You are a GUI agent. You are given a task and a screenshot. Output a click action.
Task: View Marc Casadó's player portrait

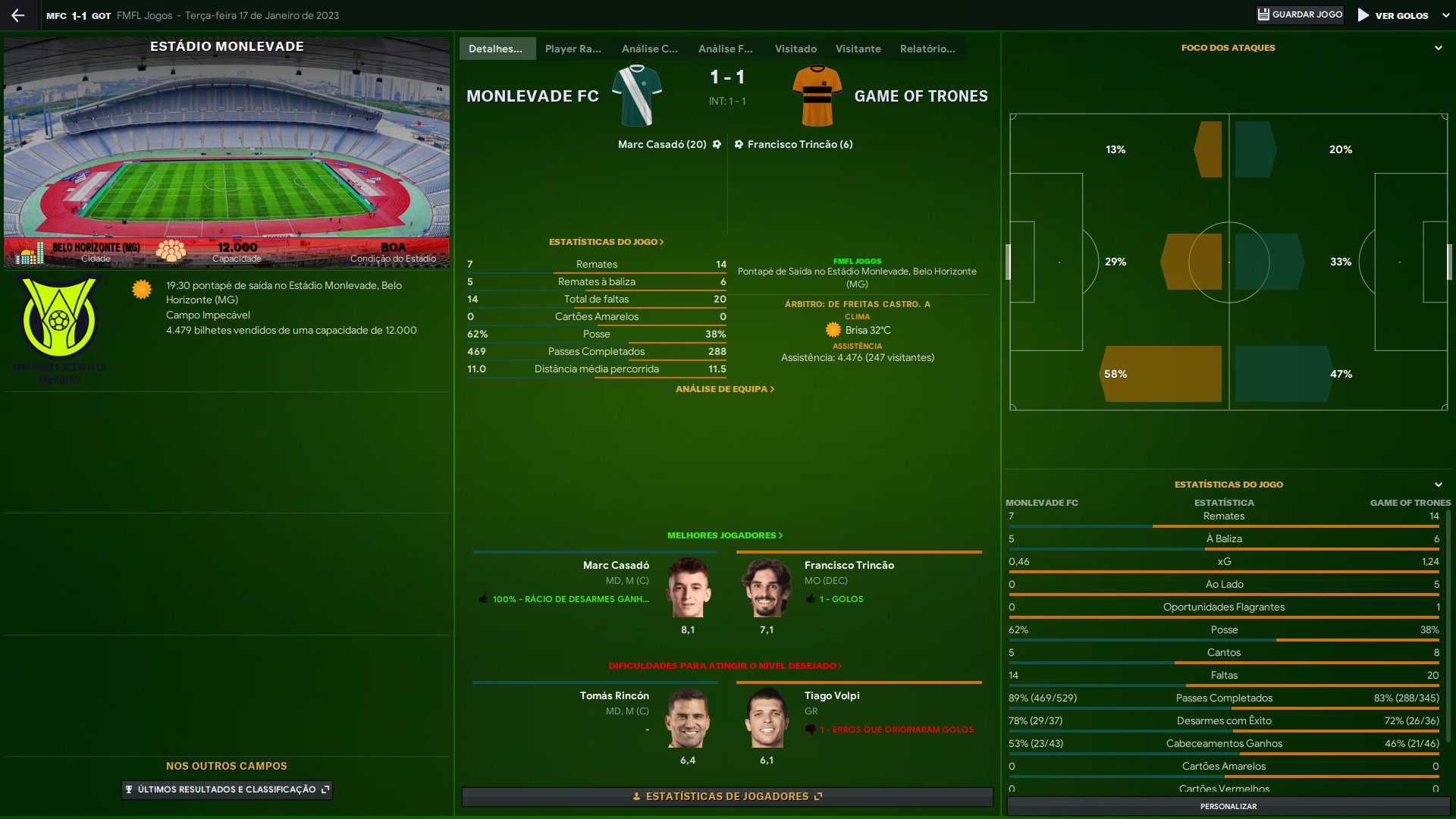tap(688, 588)
